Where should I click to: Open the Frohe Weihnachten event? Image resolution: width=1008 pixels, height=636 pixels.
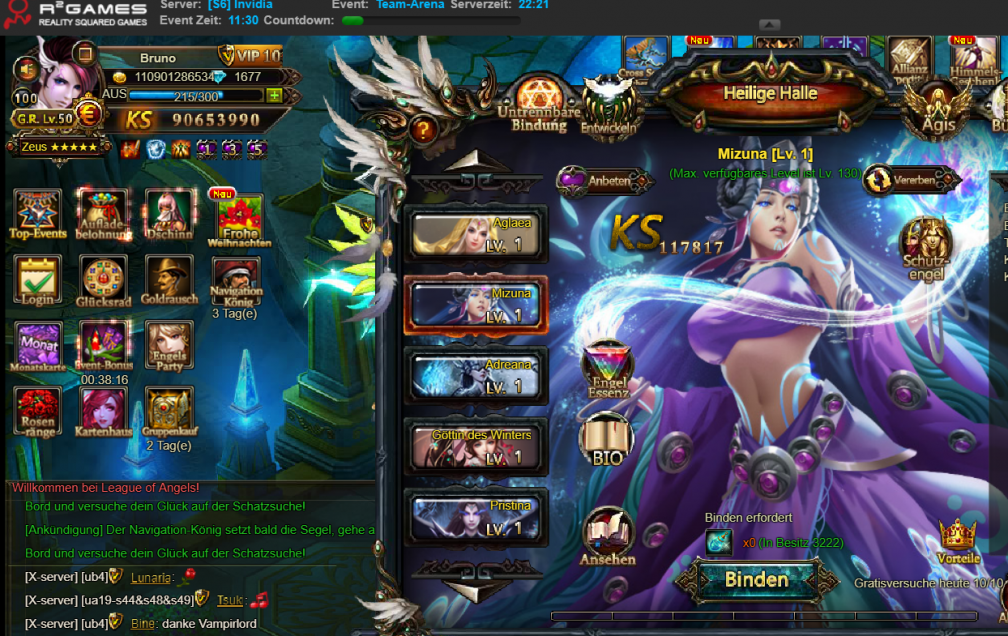[238, 219]
